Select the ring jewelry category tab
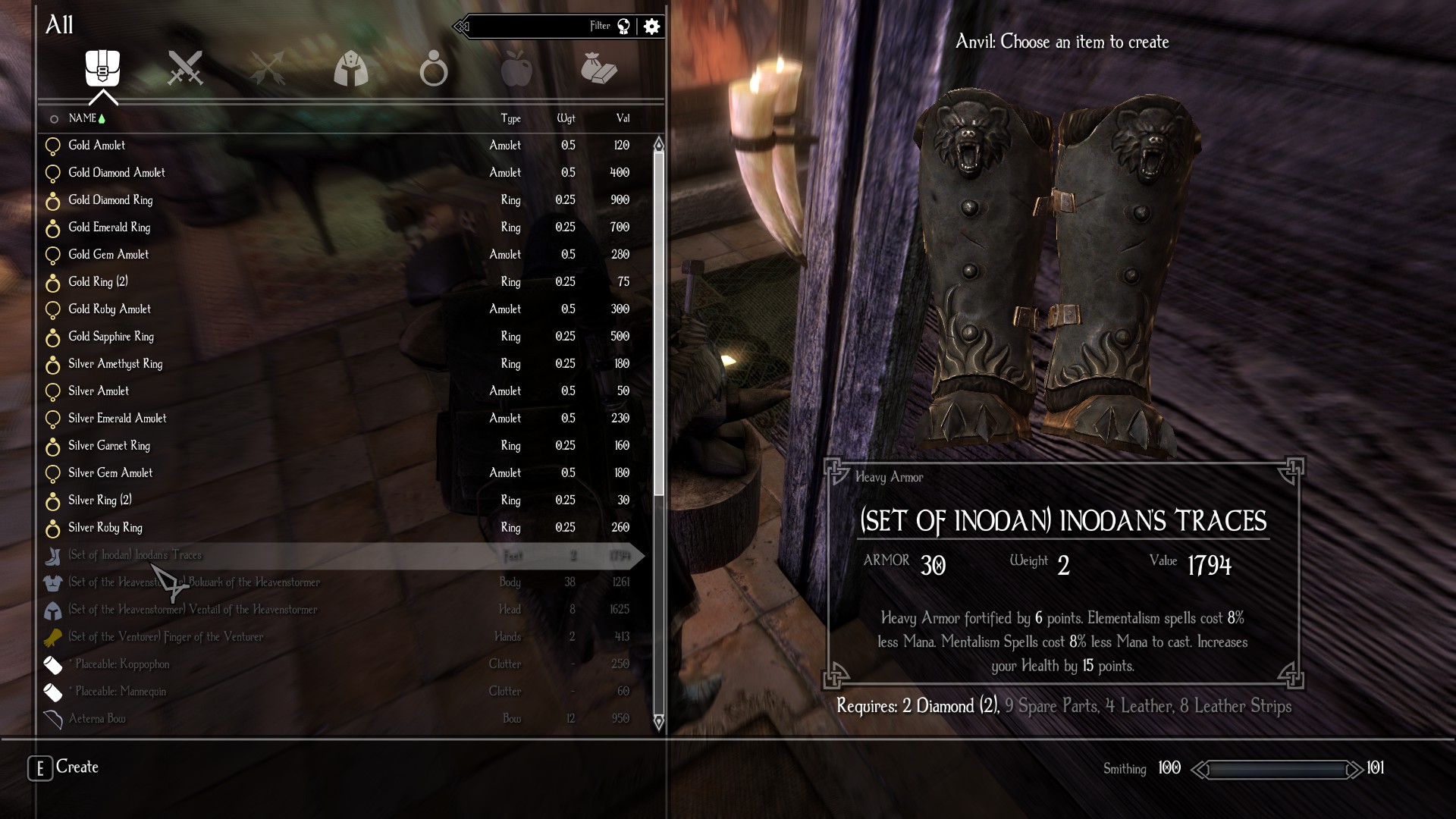The width and height of the screenshot is (1456, 819). [433, 68]
